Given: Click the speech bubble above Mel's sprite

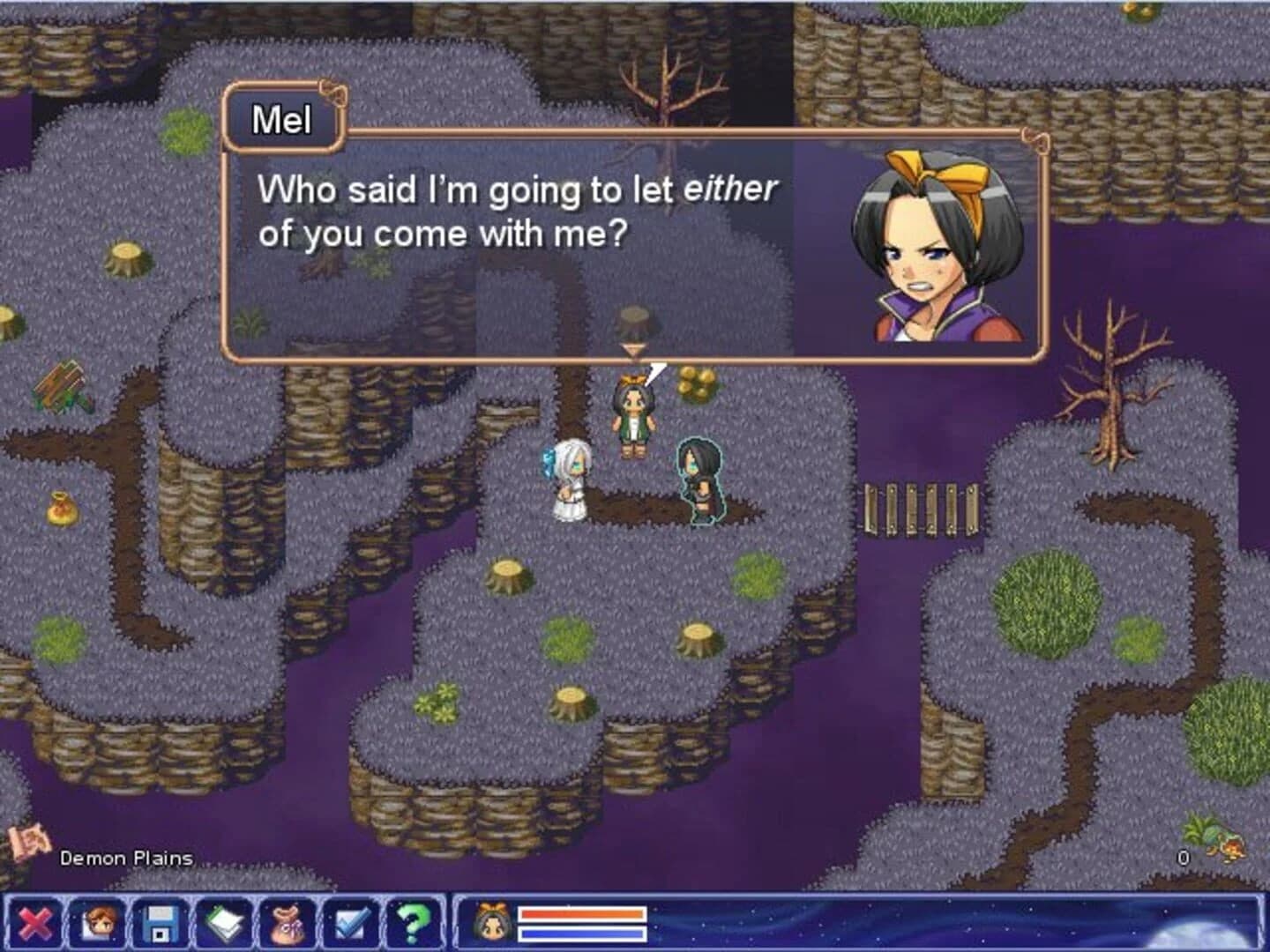Looking at the screenshot, I should coord(657,373).
